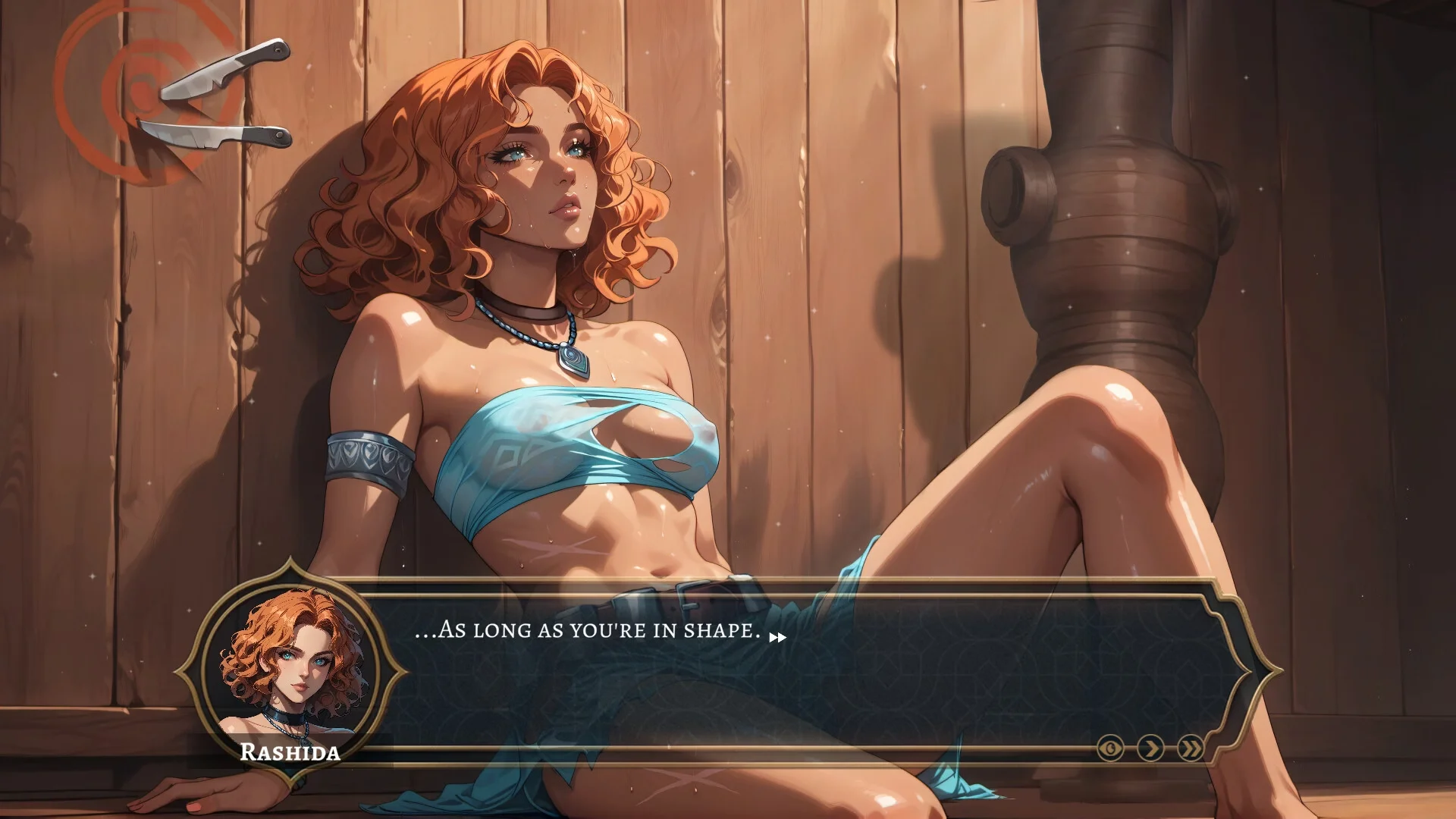Skip ahead using the double arrow button
Viewport: 1456px width, 819px height.
coord(1191,749)
